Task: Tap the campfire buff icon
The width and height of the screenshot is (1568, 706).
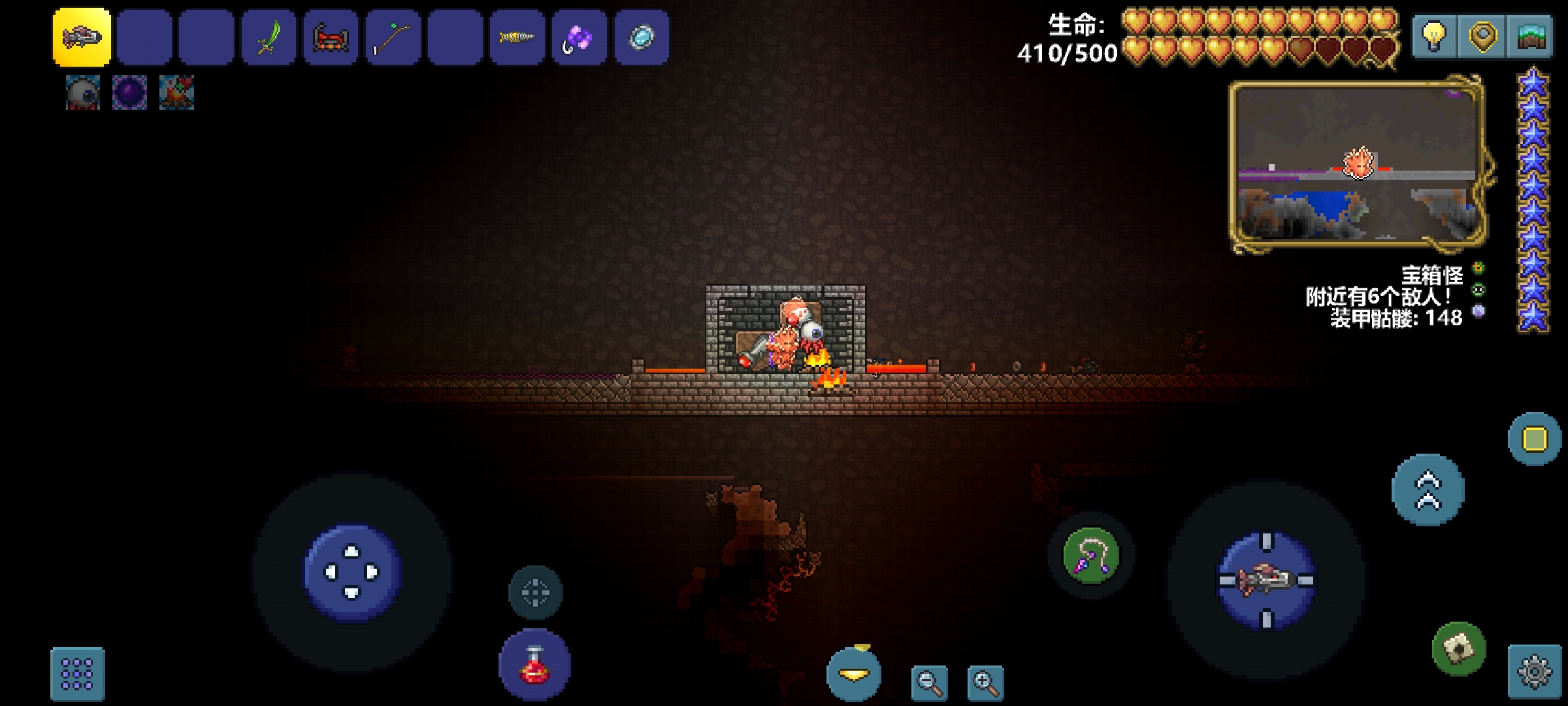Action: 176,92
